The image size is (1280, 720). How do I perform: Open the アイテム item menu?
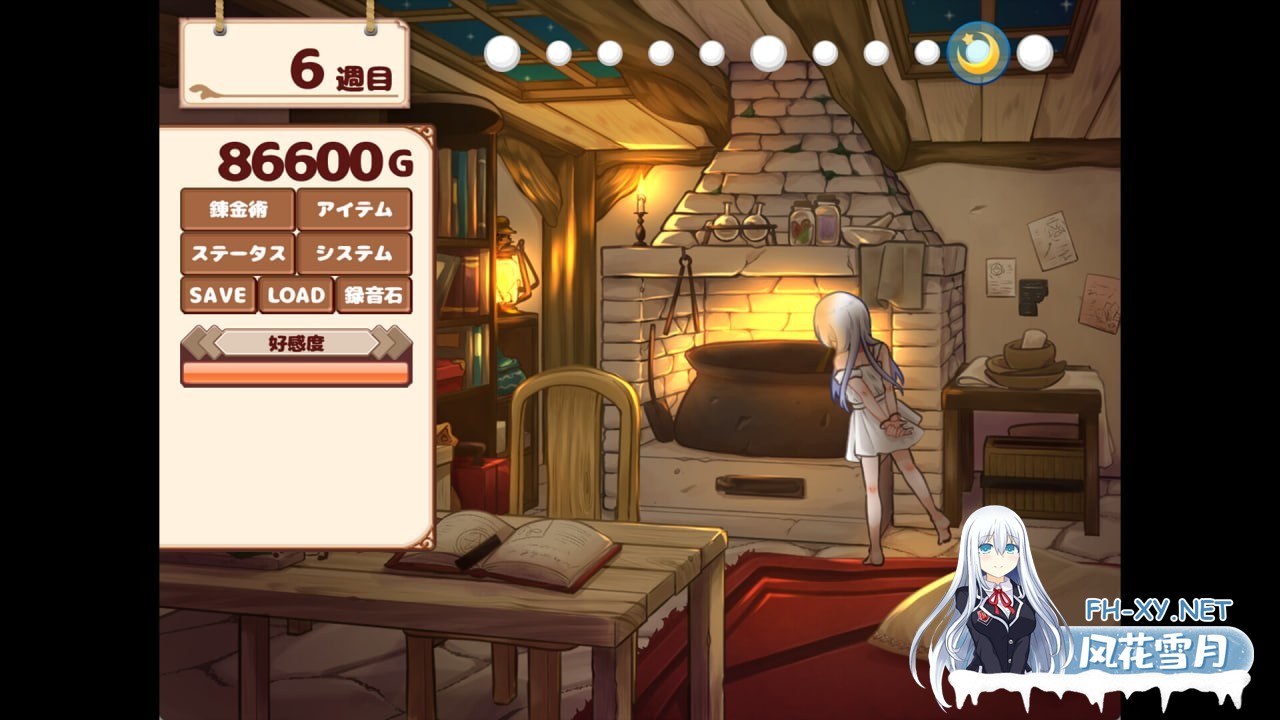tap(354, 210)
